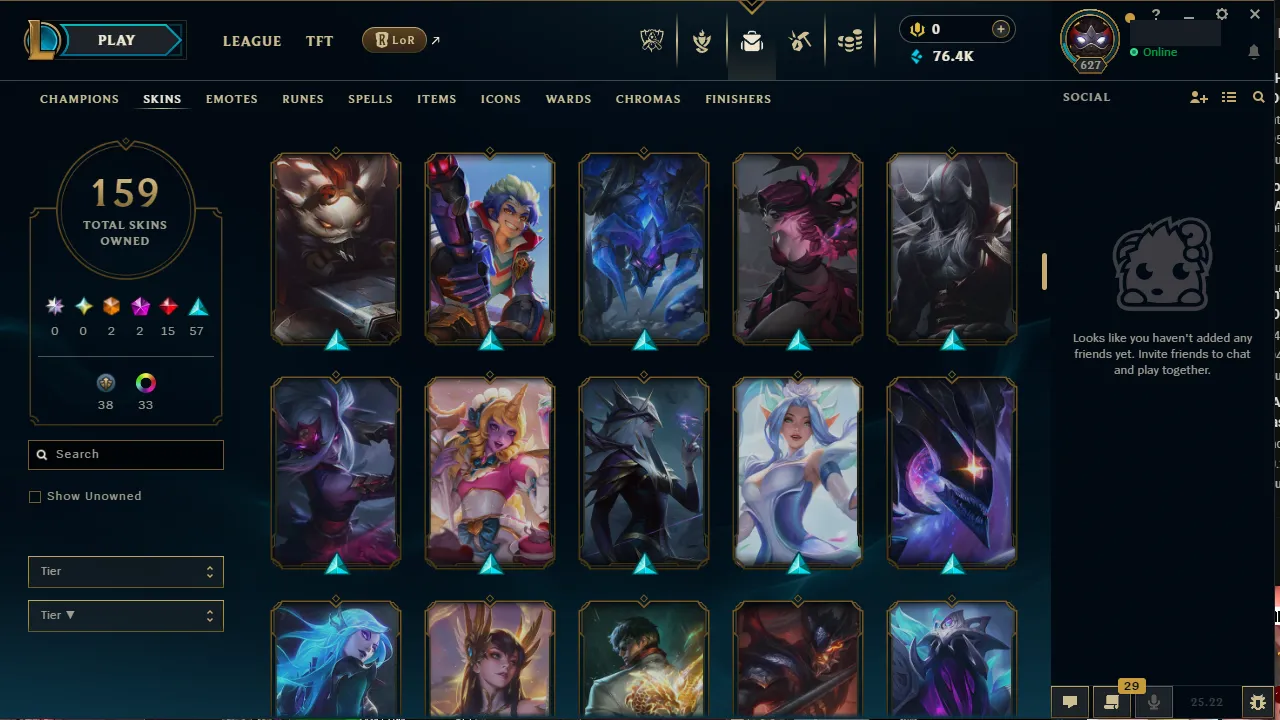The image size is (1280, 720).
Task: Open the store coins purchase icon
Action: 851,41
